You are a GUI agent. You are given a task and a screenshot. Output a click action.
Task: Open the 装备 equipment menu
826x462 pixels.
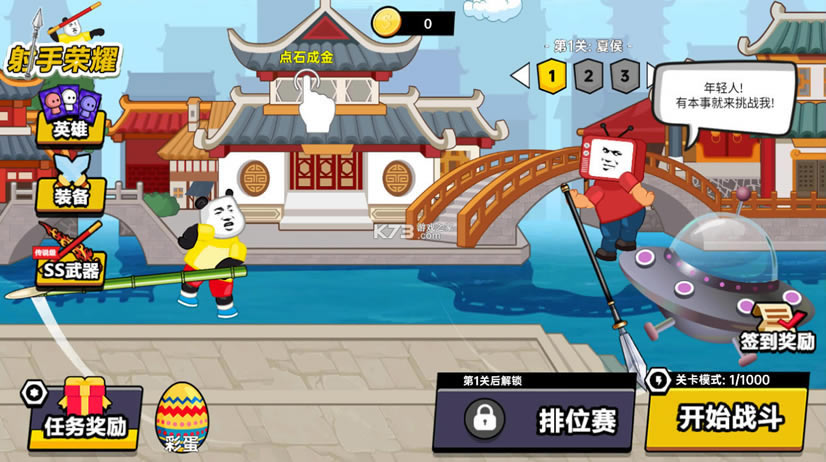(69, 184)
